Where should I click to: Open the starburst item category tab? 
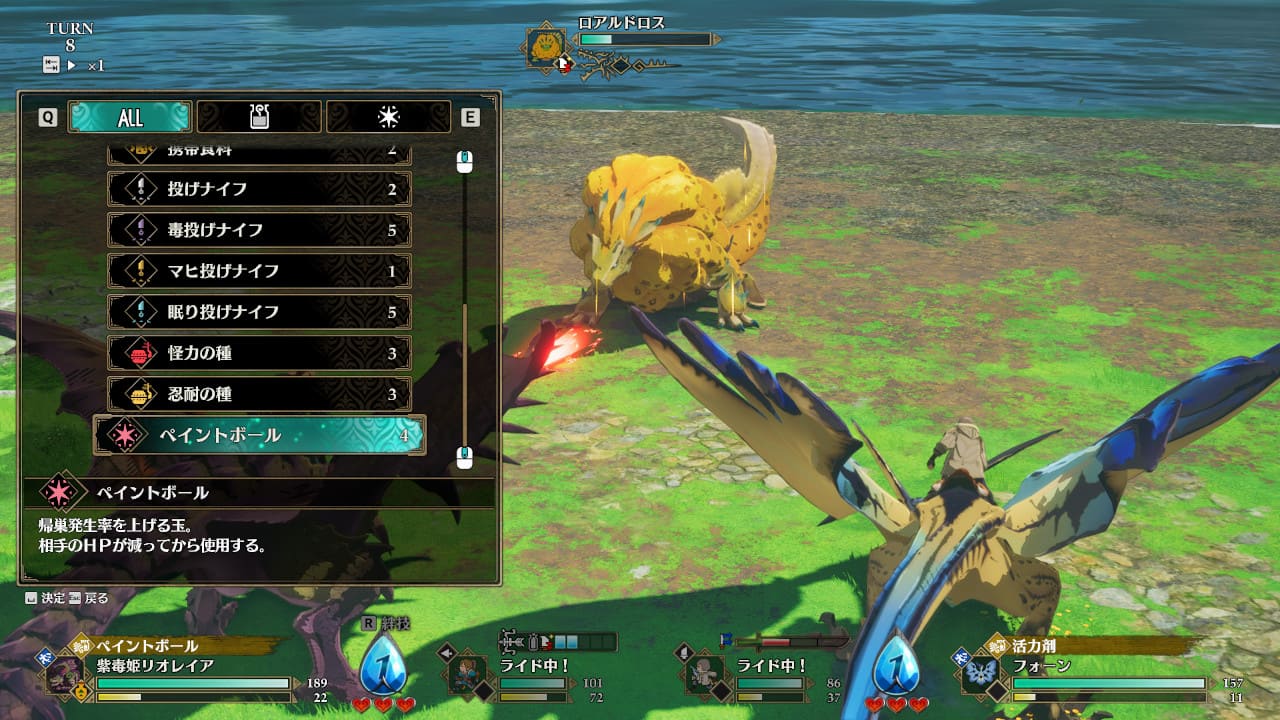click(x=388, y=117)
